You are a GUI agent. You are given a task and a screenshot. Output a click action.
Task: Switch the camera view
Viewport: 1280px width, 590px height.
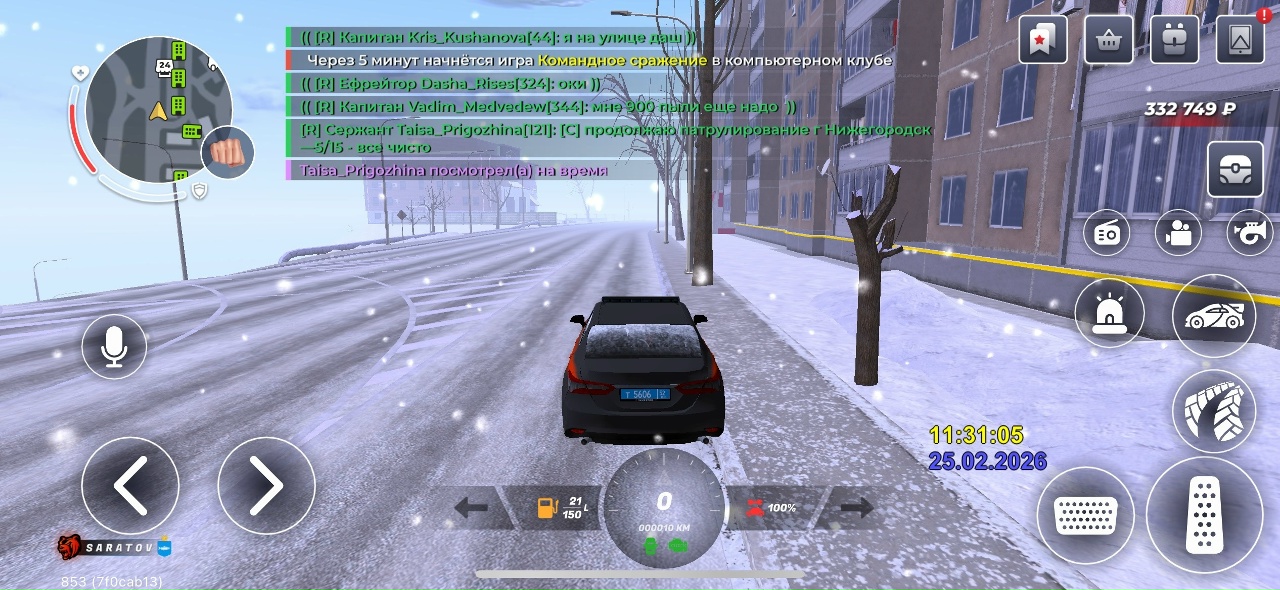click(x=1179, y=234)
